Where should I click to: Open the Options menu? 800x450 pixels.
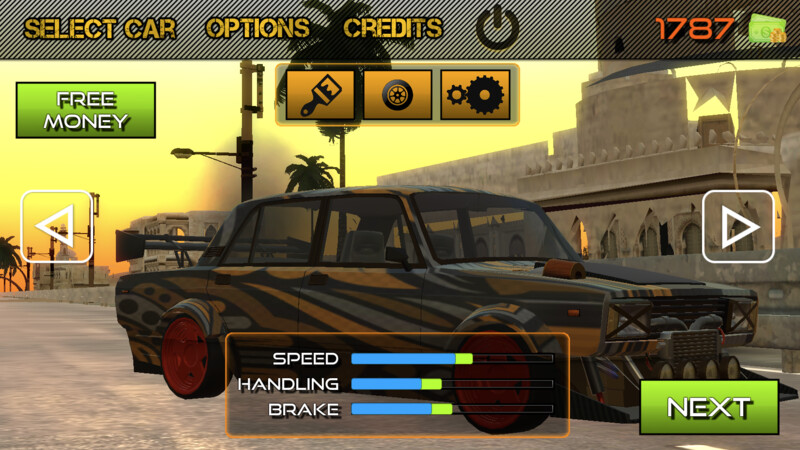(258, 29)
